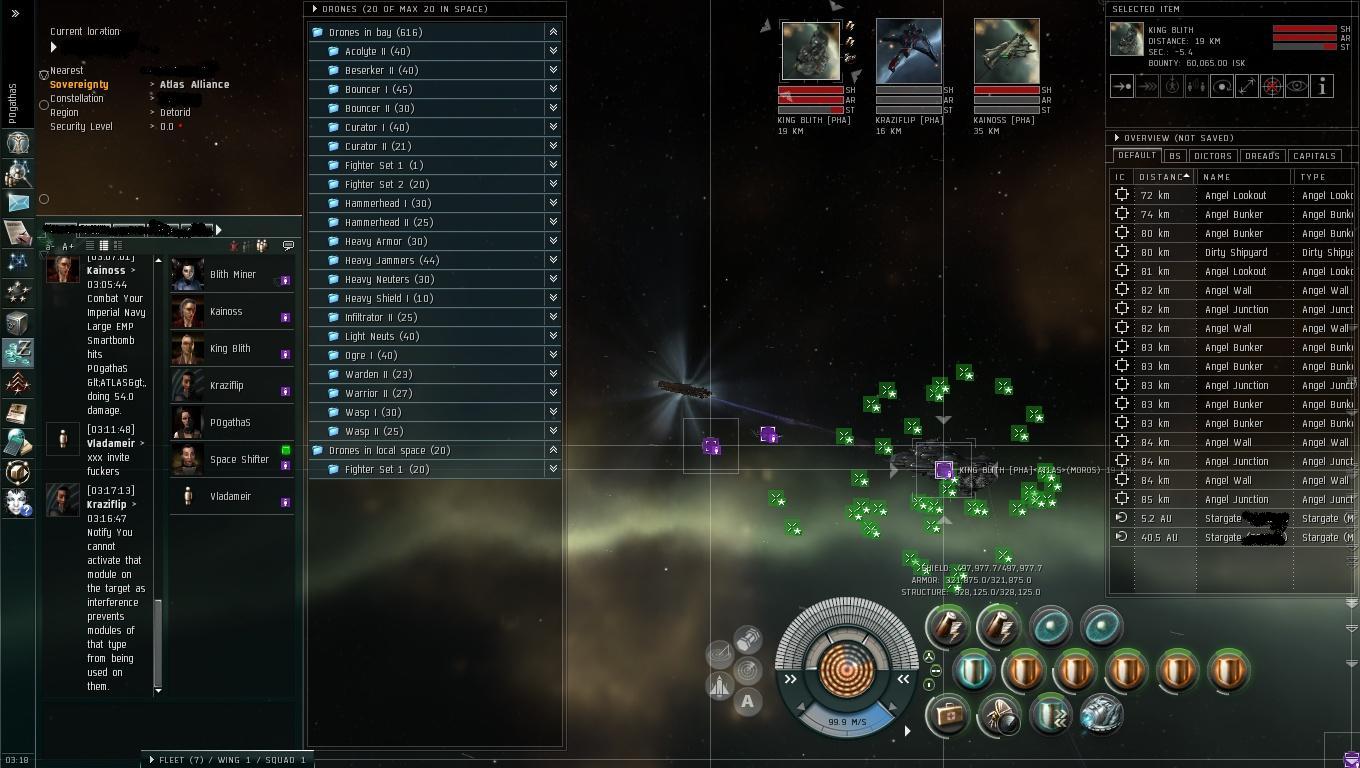Activate the briefcase module slot
The width and height of the screenshot is (1360, 768).
(946, 714)
